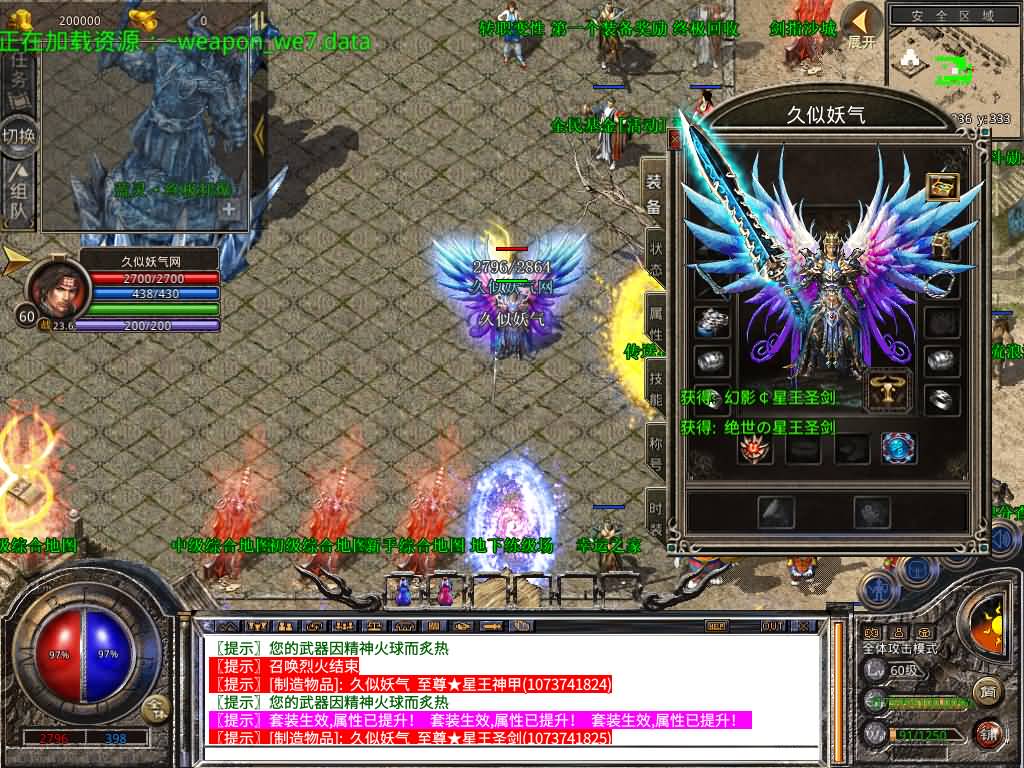Select the red flame gem equipment slot

coord(755,448)
